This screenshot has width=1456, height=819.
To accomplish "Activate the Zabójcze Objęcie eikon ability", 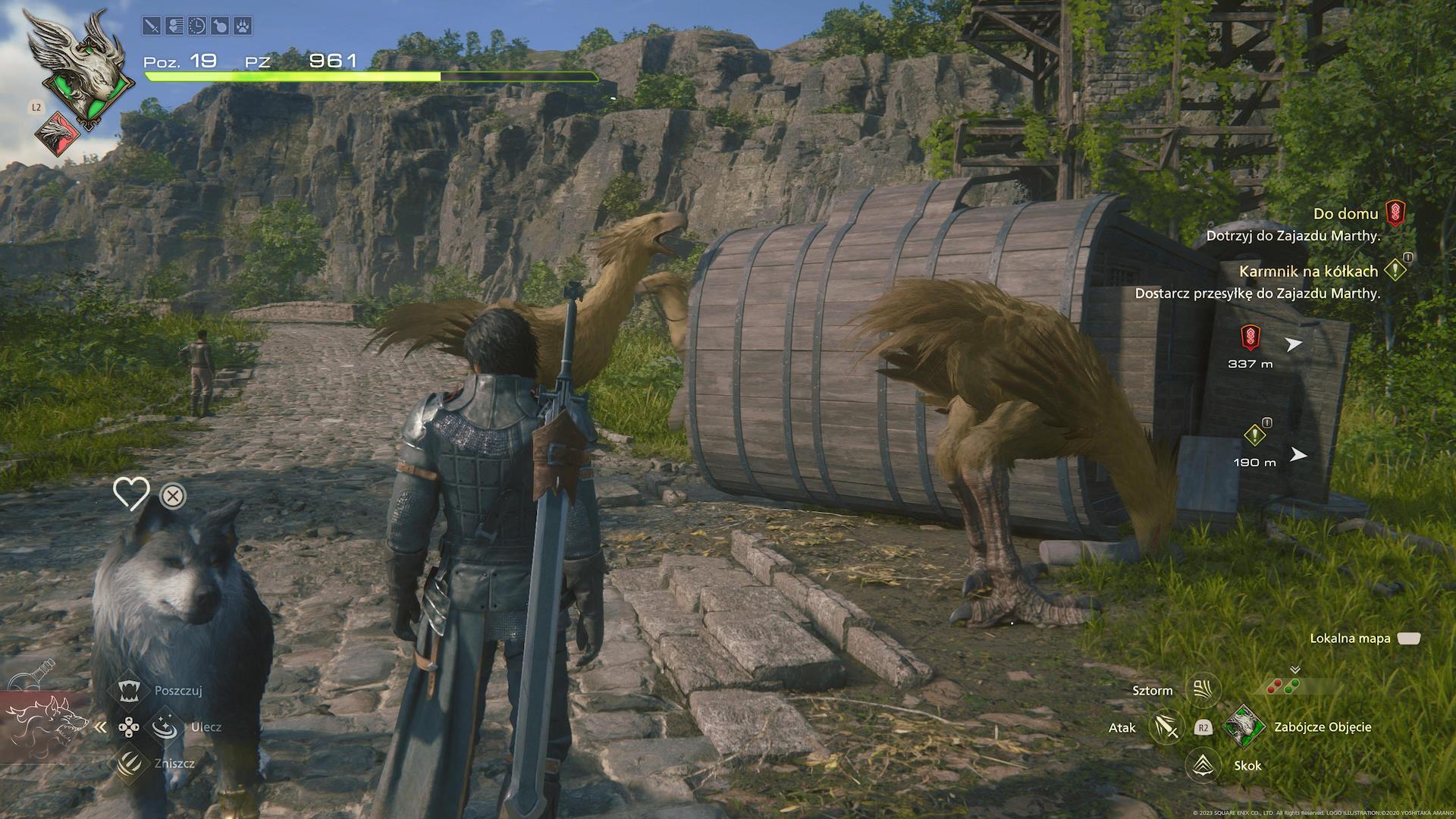I will point(1244,727).
